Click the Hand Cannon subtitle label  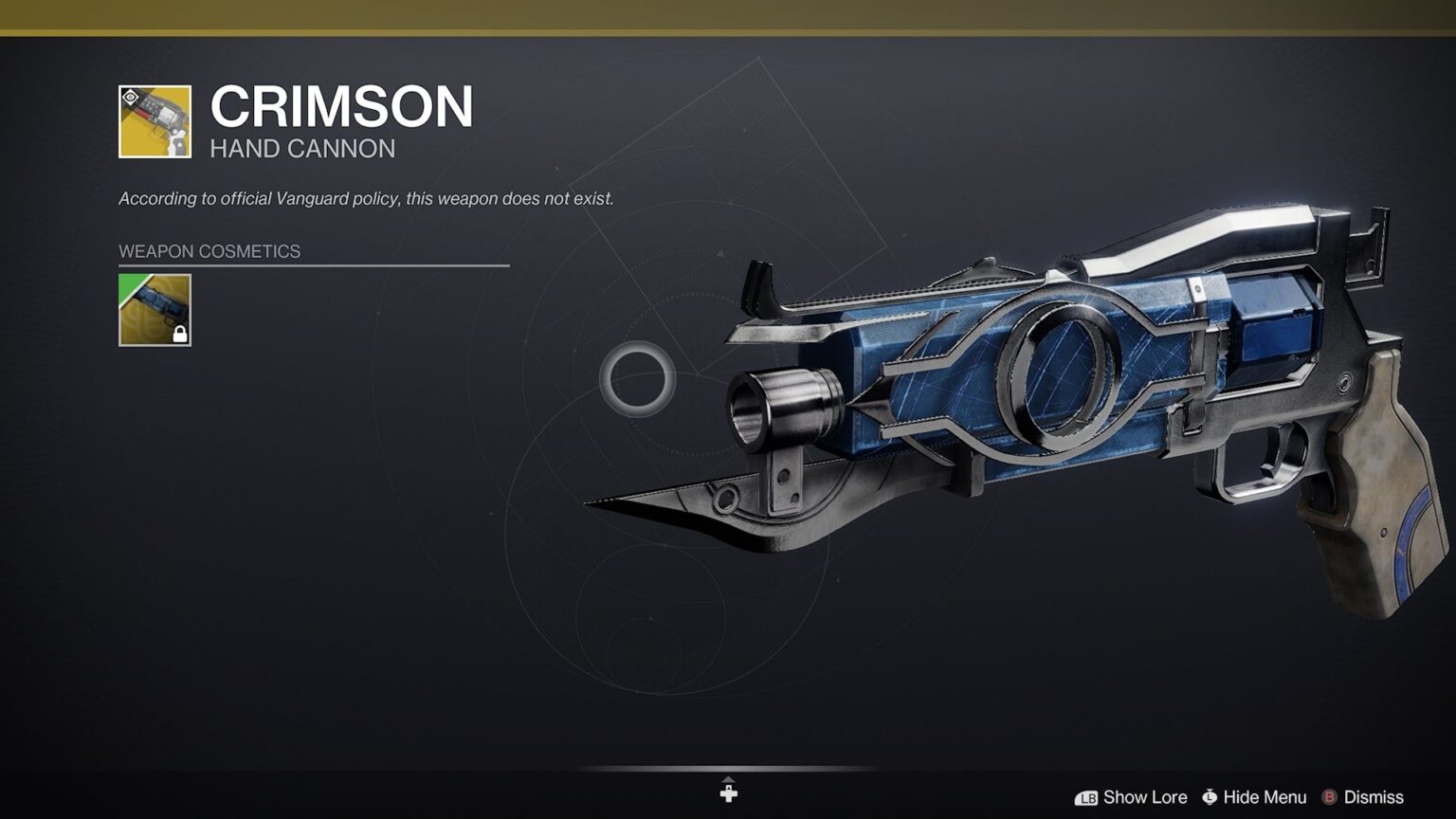coord(301,149)
